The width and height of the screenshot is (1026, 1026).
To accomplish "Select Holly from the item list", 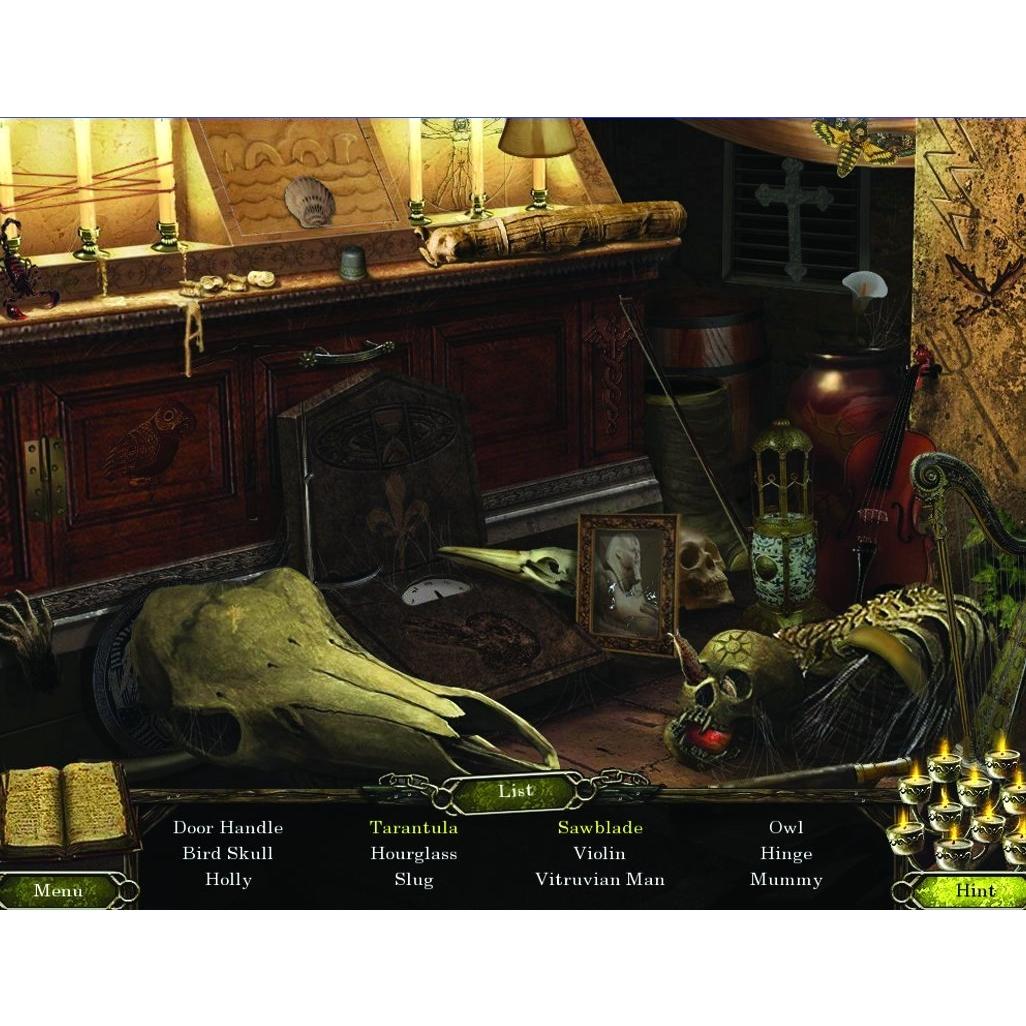I will tap(228, 880).
